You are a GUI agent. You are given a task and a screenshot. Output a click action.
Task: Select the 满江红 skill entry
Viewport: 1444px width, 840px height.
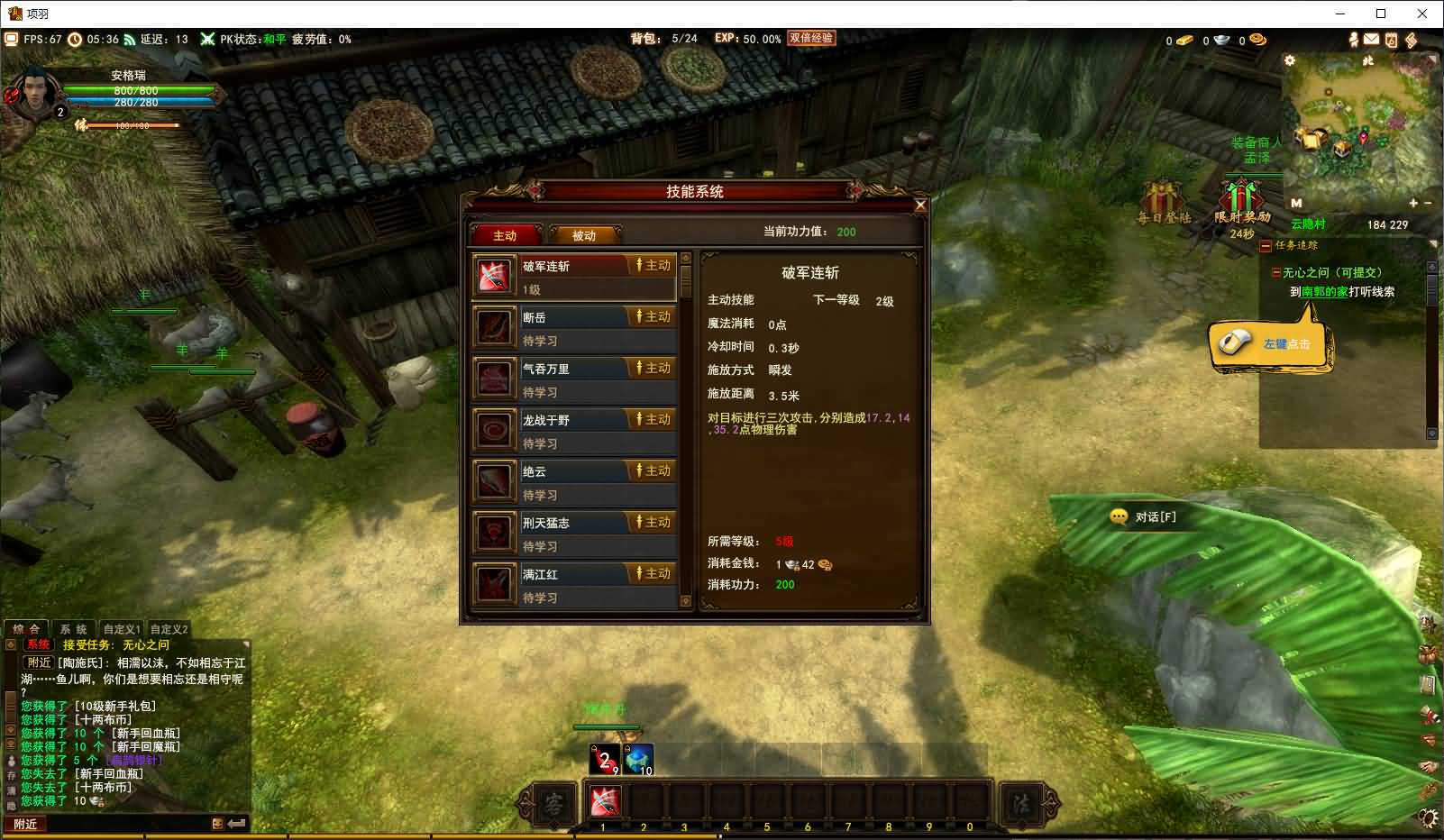574,585
